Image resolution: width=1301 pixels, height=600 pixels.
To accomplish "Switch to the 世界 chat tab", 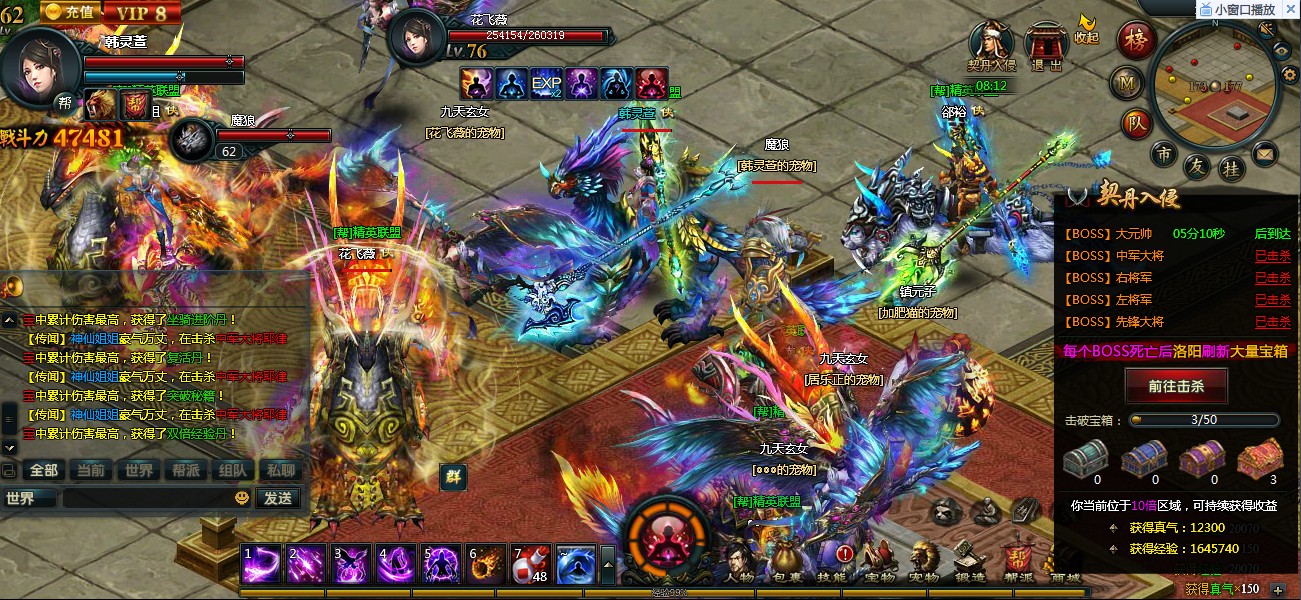I will pyautogui.click(x=139, y=470).
